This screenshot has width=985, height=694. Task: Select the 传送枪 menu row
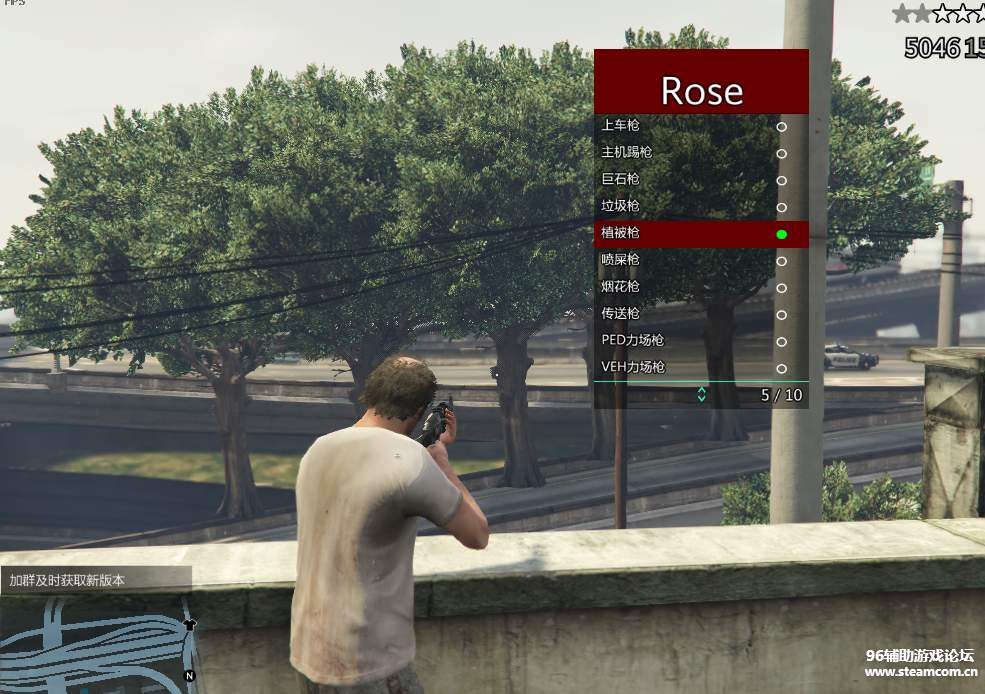click(700, 314)
